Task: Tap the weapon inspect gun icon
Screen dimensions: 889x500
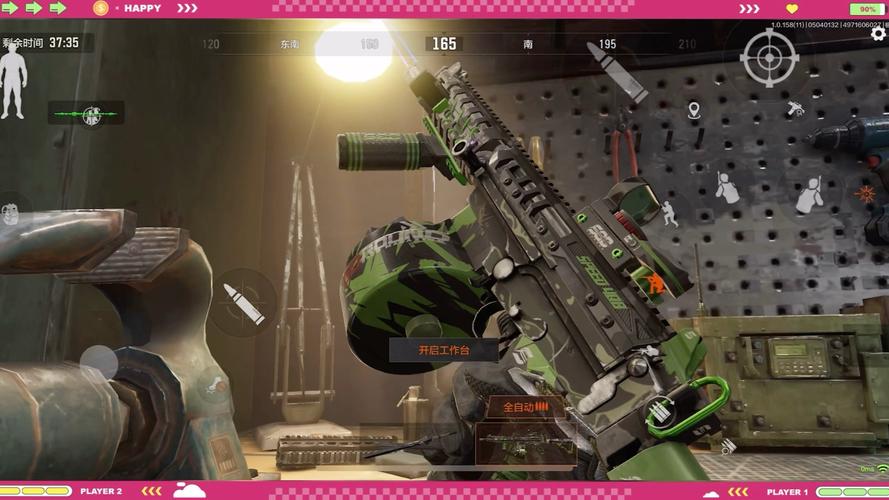Action: click(796, 107)
